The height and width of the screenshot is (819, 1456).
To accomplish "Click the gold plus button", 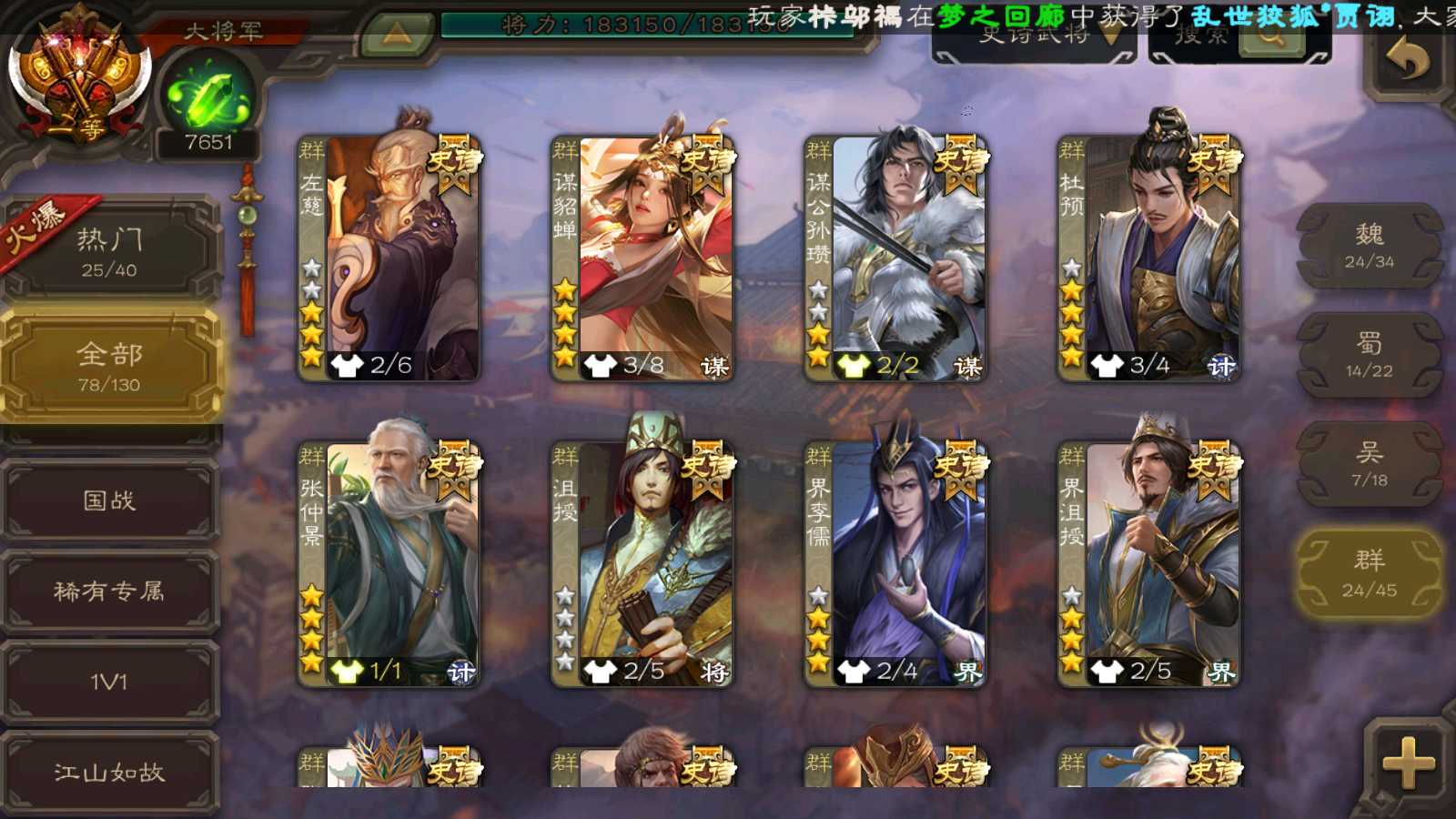I will pos(1407,763).
